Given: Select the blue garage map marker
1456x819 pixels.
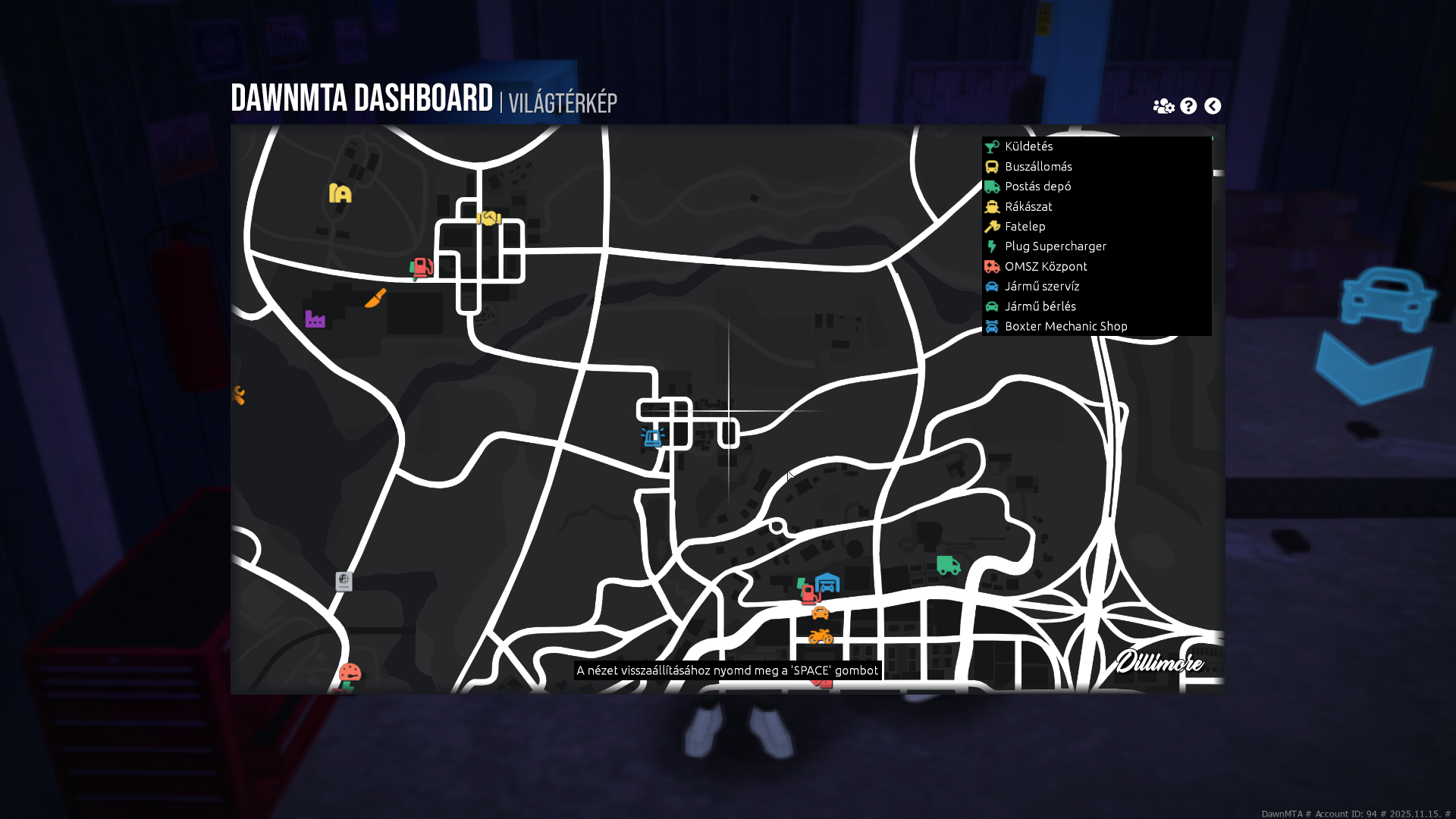Looking at the screenshot, I should (827, 582).
